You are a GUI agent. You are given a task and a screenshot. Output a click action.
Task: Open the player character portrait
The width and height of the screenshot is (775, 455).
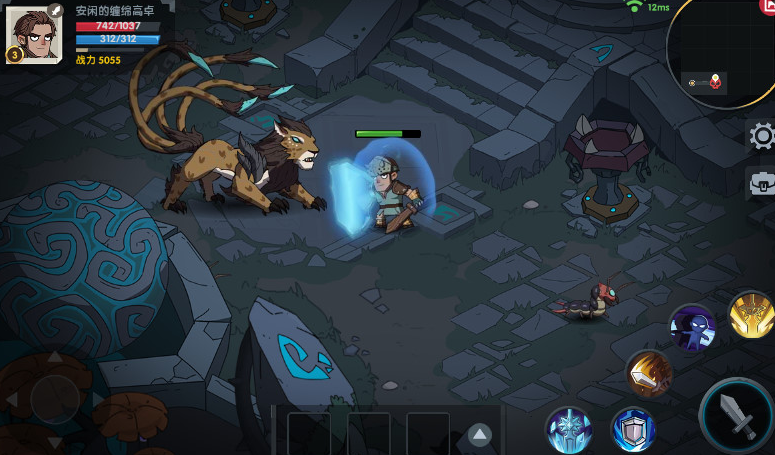tap(33, 33)
